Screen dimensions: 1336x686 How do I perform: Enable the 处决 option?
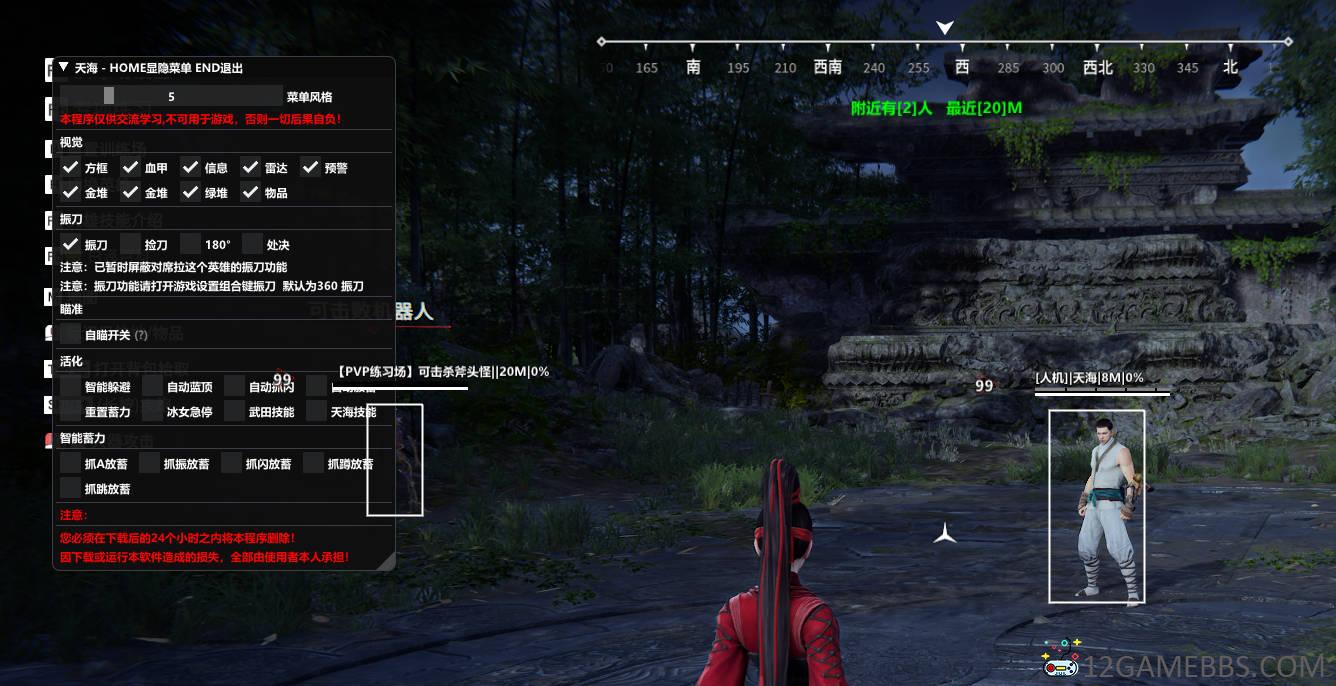coord(252,244)
